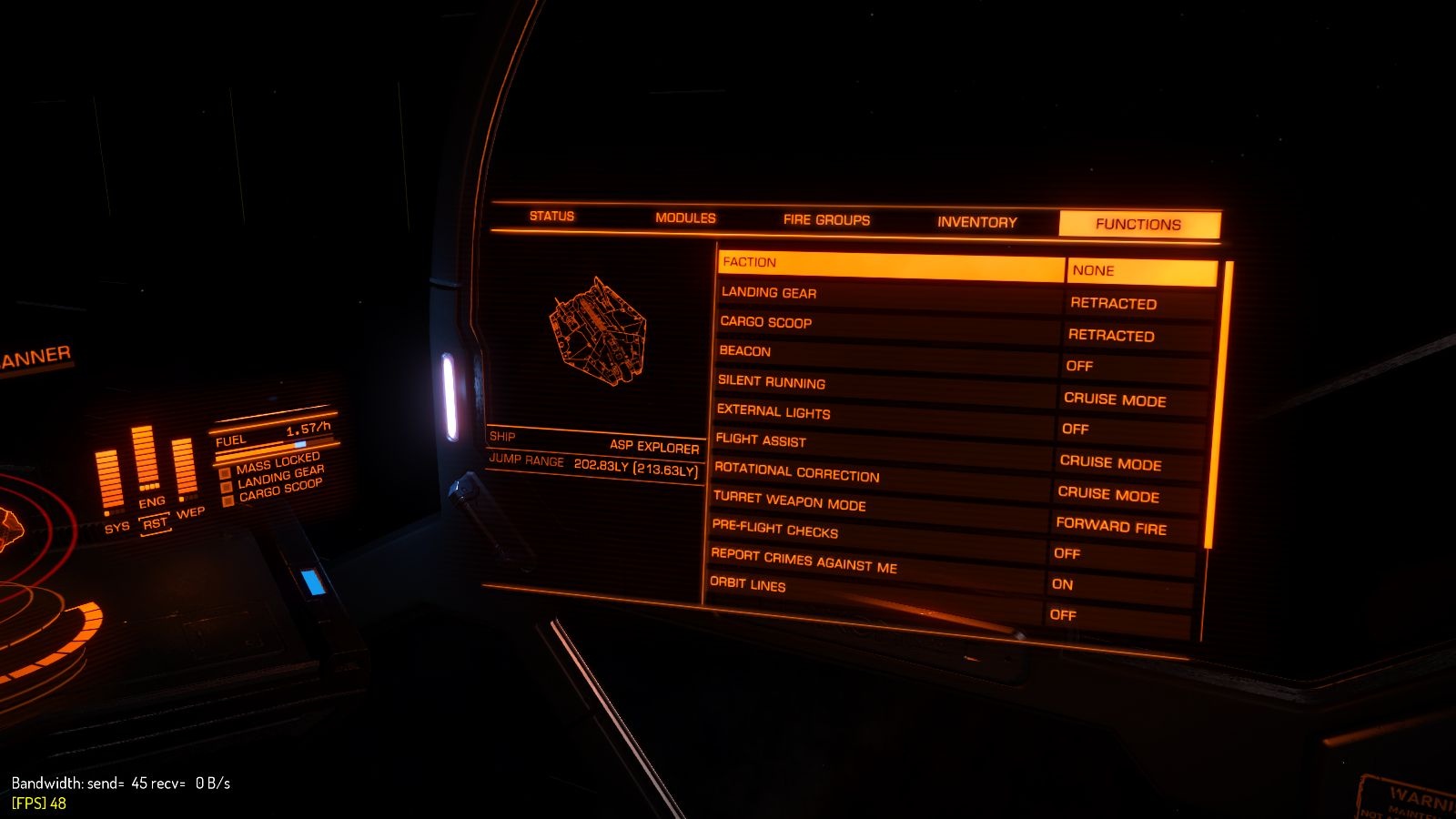Show the Inventory tab
Image resolution: width=1456 pixels, height=819 pixels.
point(976,222)
